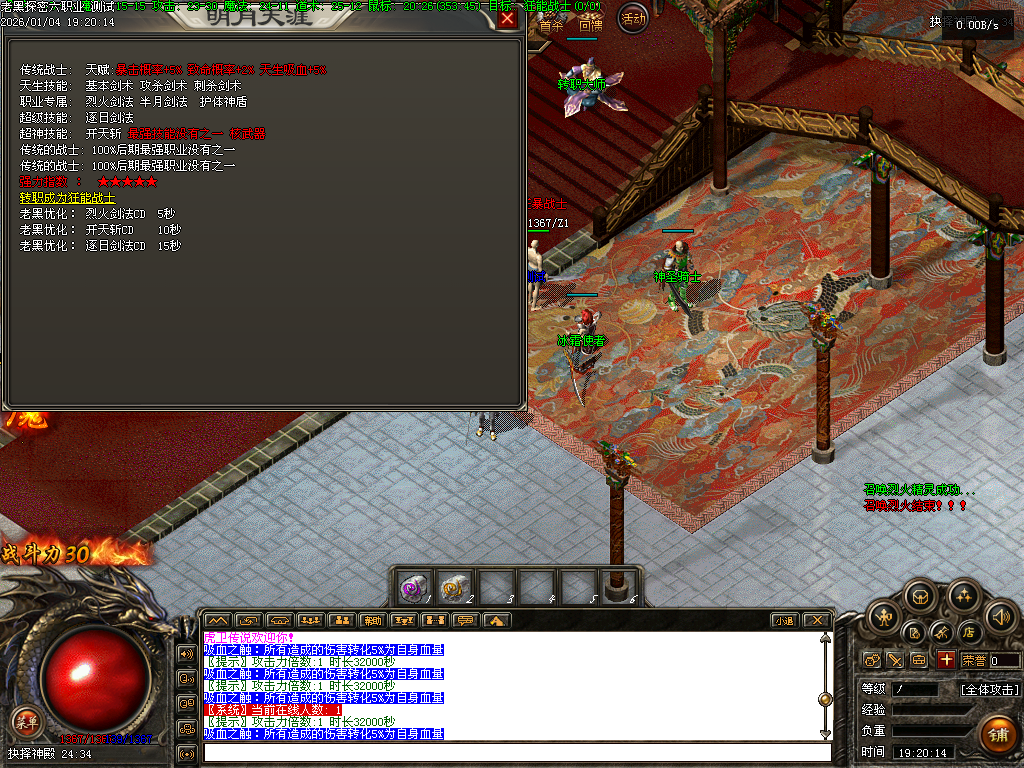
Task: Open the round 活动 events button
Action: (632, 17)
